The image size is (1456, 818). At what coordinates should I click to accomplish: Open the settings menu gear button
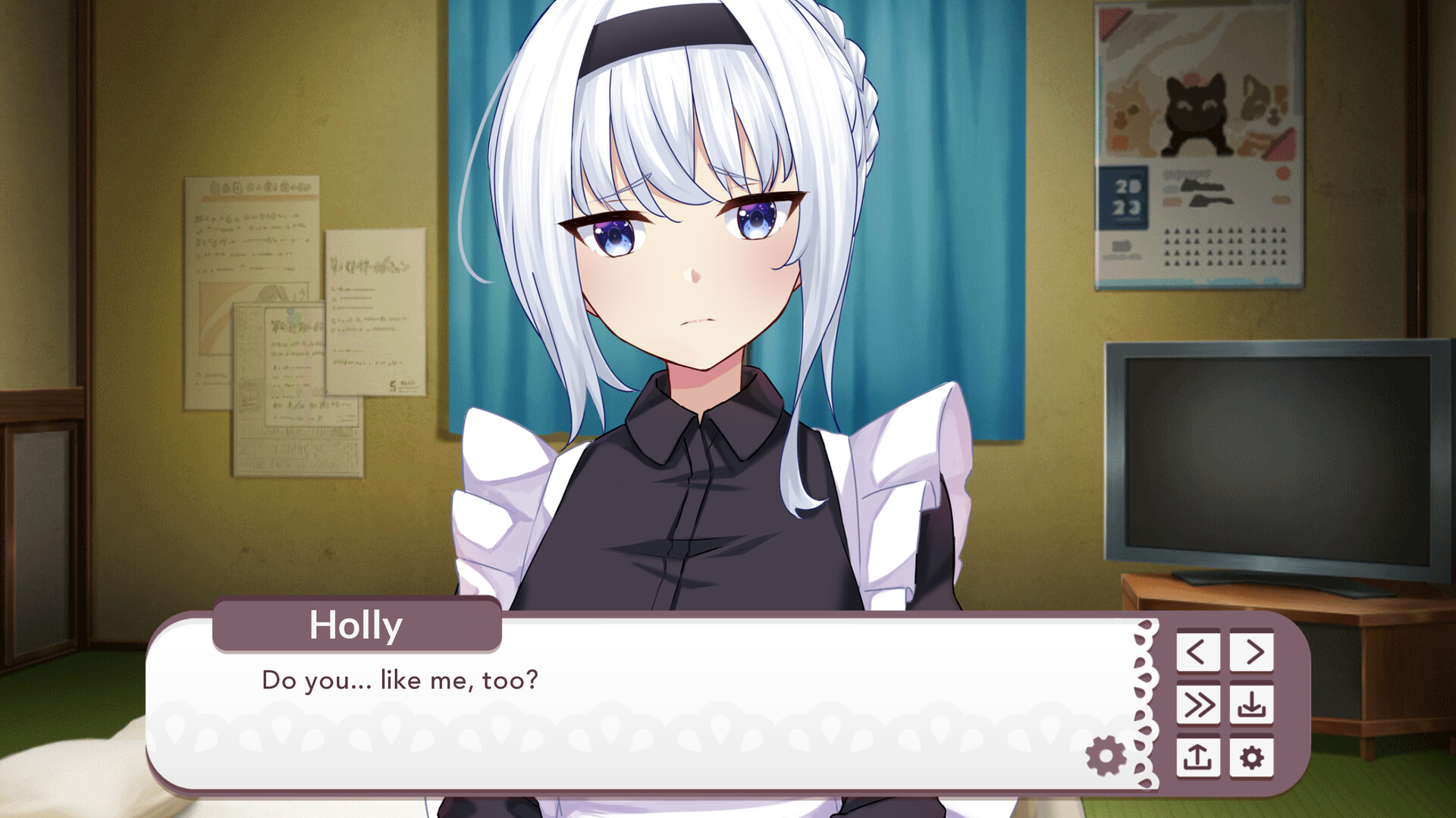1251,755
